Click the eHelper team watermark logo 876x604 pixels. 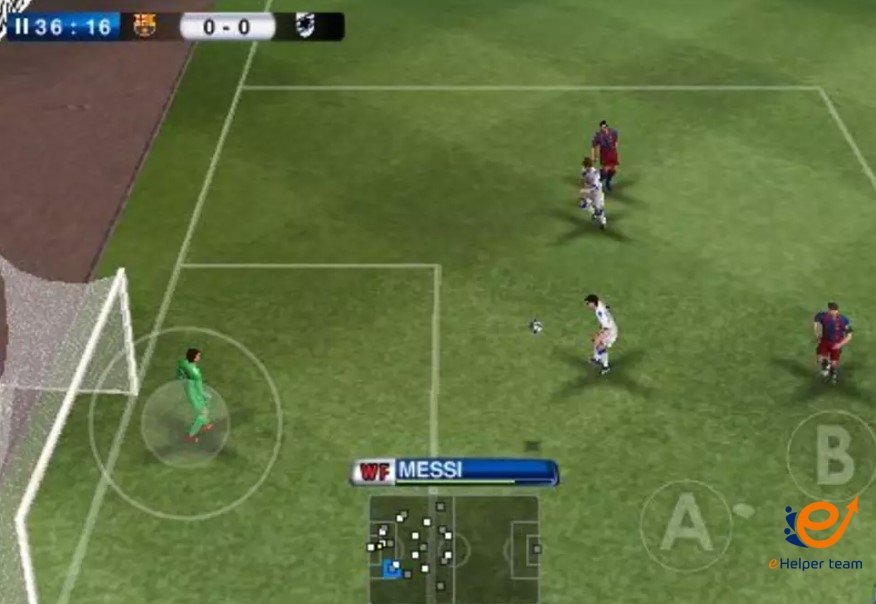click(x=817, y=534)
